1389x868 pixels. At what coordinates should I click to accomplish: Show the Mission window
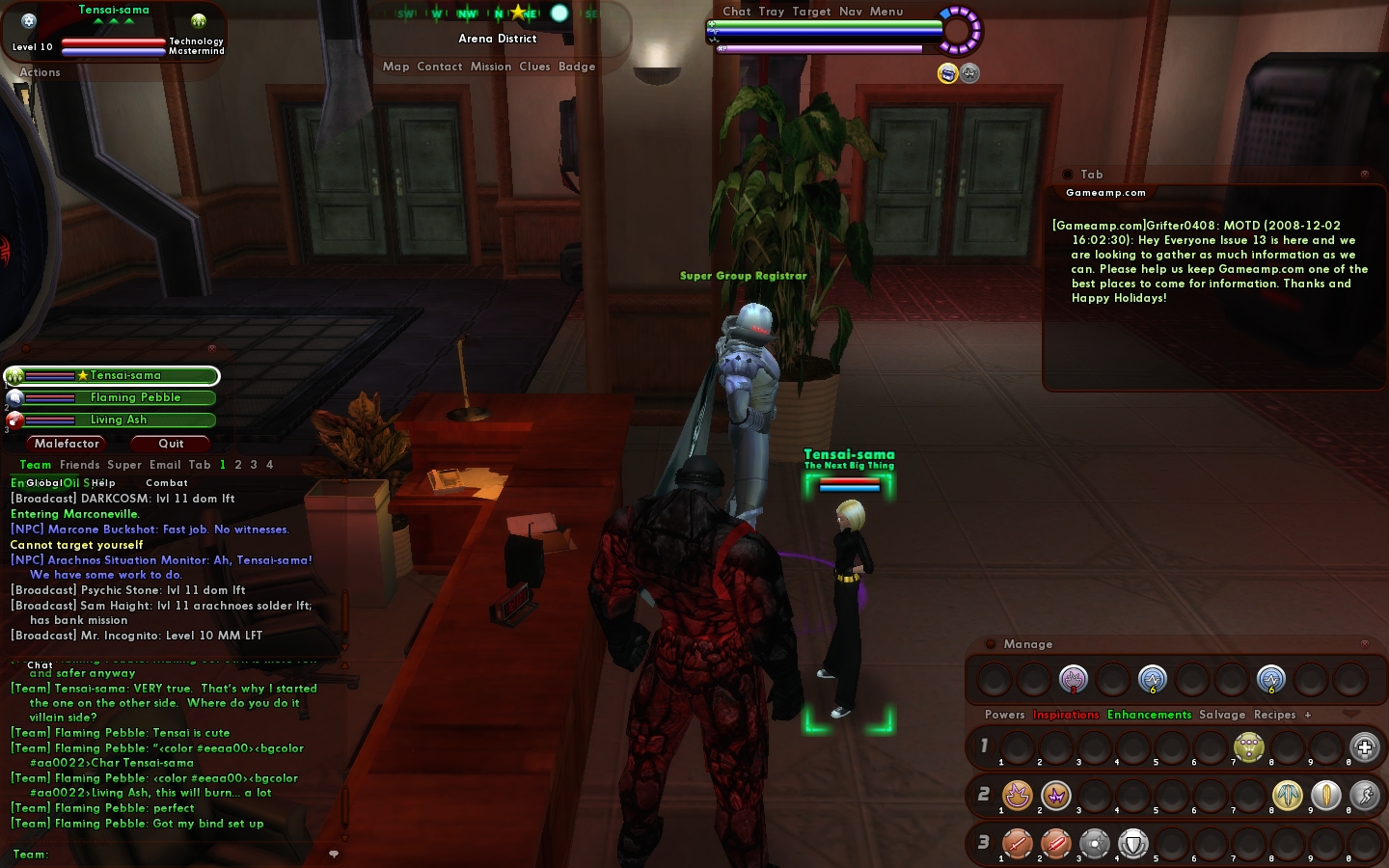pyautogui.click(x=491, y=67)
